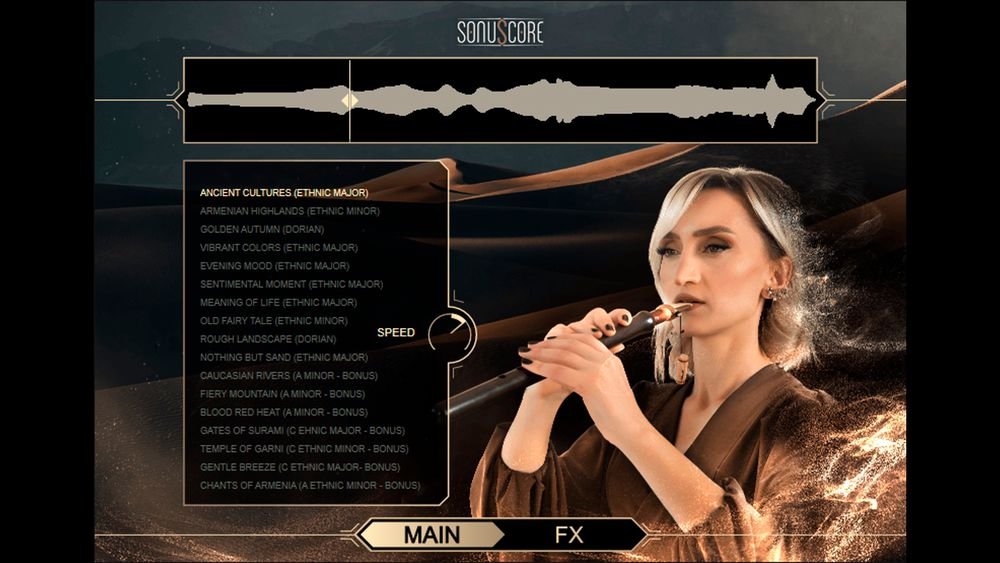Choose Nothing But Sand (Ethnic Major)
This screenshot has width=1000, height=563.
[284, 357]
